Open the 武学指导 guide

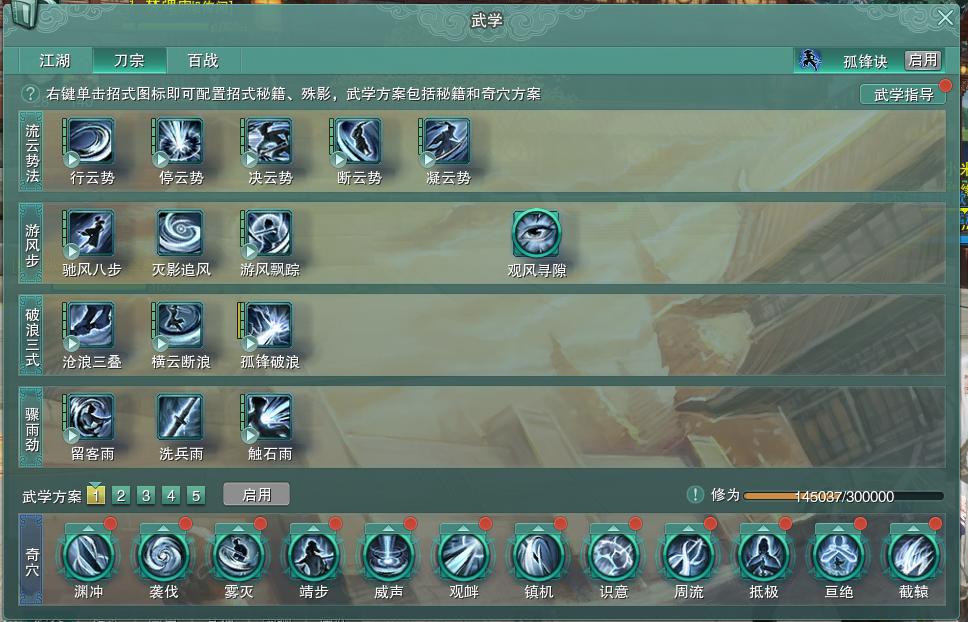pos(903,95)
